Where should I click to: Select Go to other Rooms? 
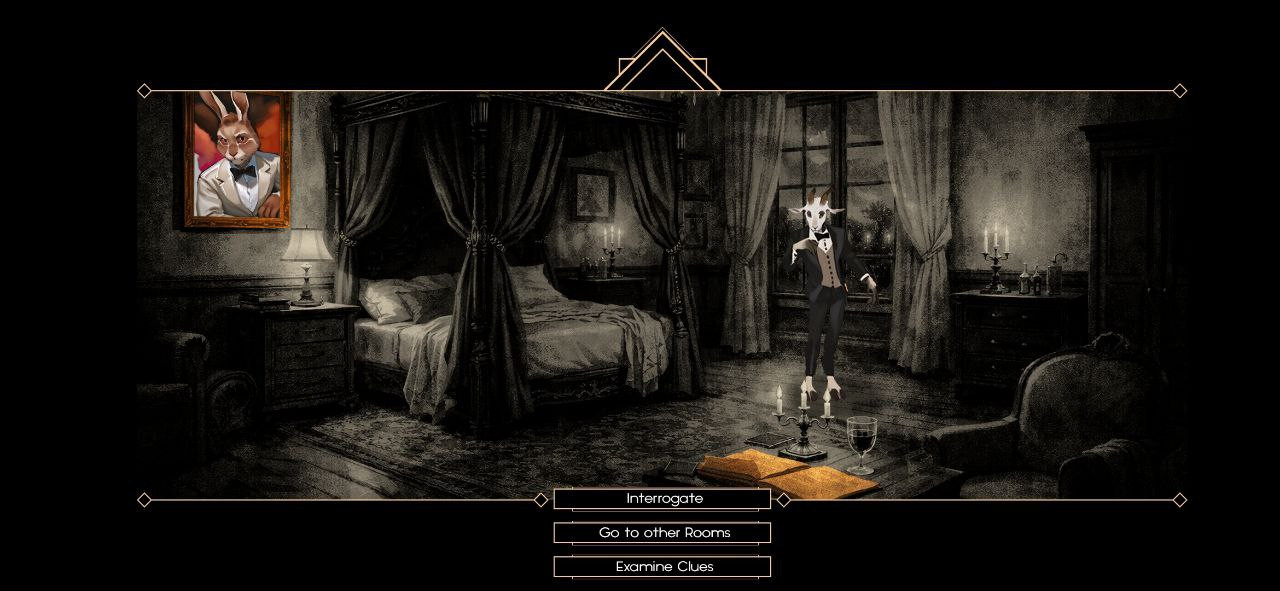(662, 533)
